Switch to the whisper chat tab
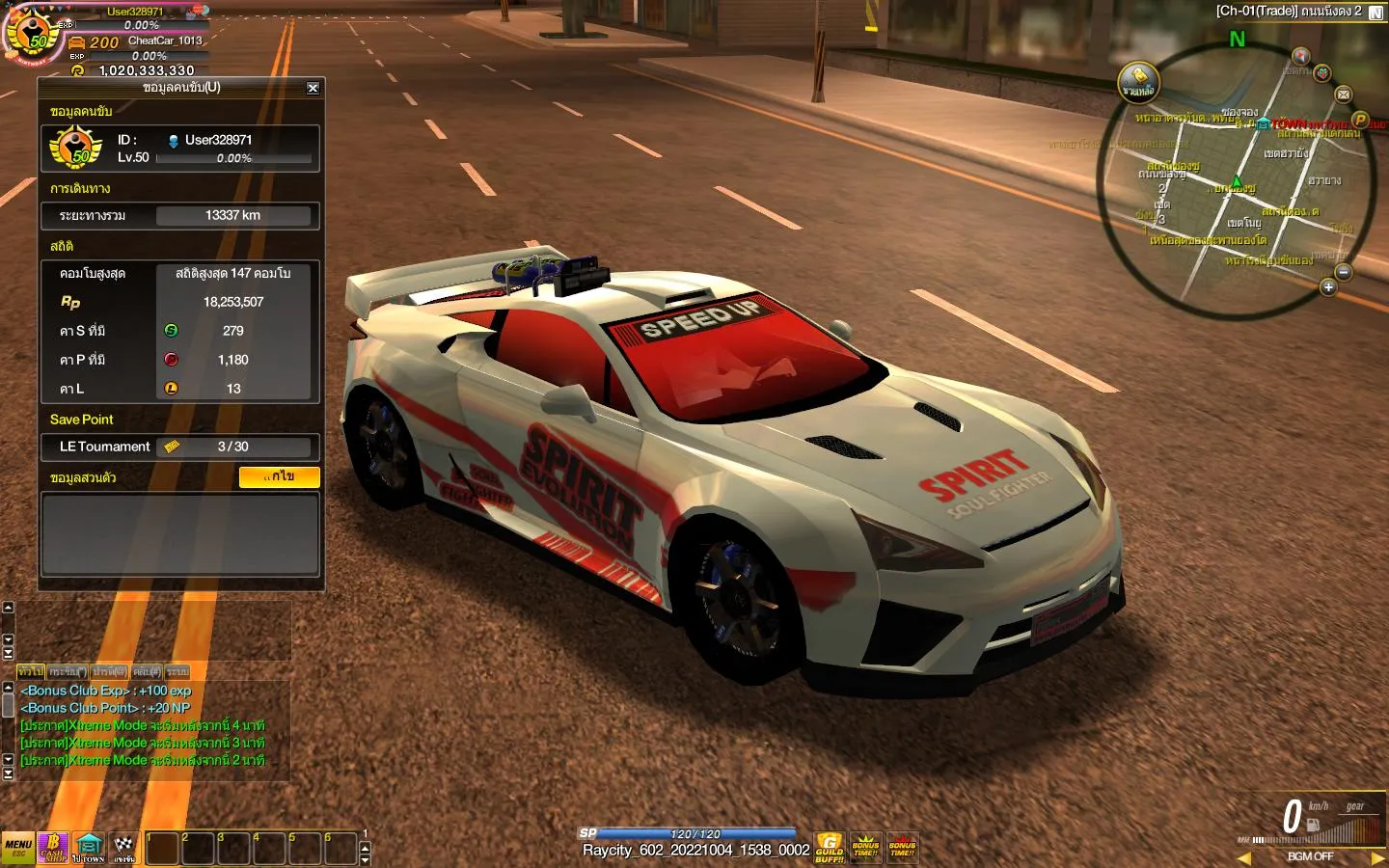 (x=68, y=671)
